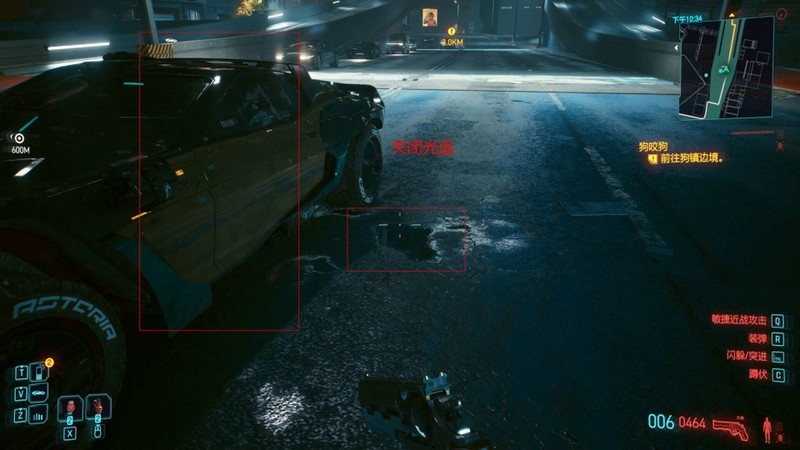Click the 3.0KM objective distance marker
This screenshot has height=450, width=800.
click(452, 42)
